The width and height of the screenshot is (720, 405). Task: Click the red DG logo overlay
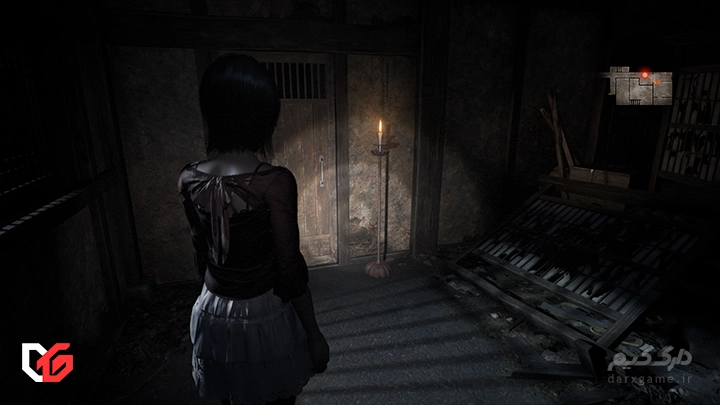coord(45,360)
